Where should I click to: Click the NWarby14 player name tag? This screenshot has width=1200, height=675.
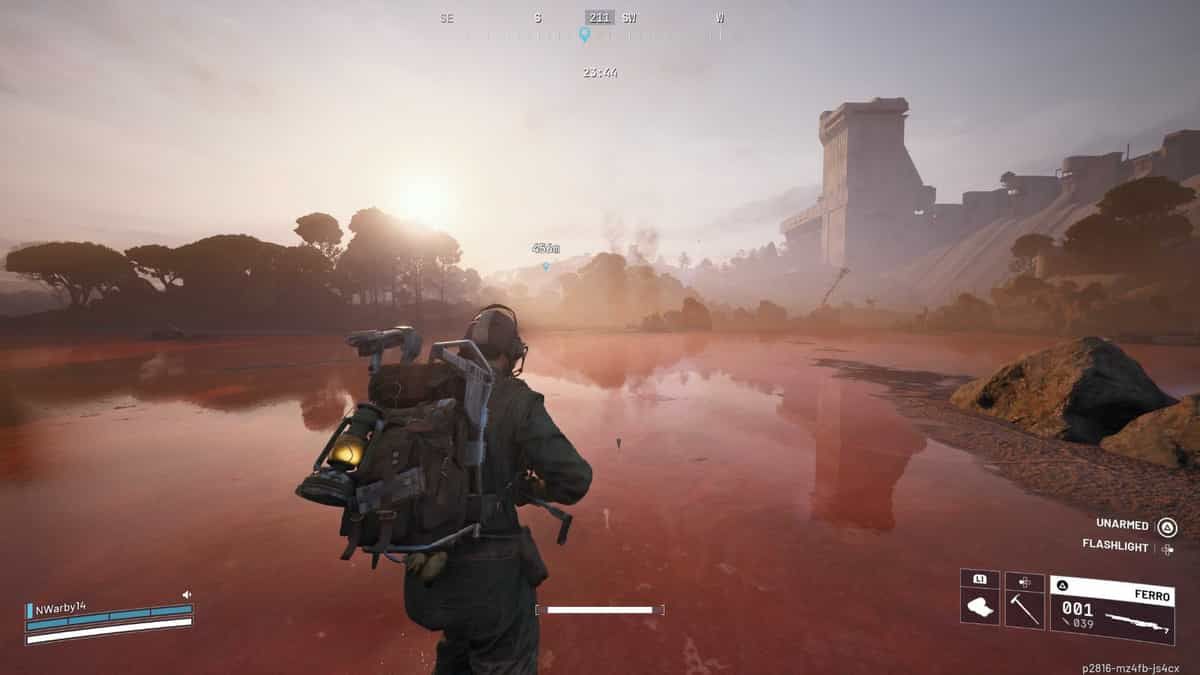pyautogui.click(x=61, y=608)
